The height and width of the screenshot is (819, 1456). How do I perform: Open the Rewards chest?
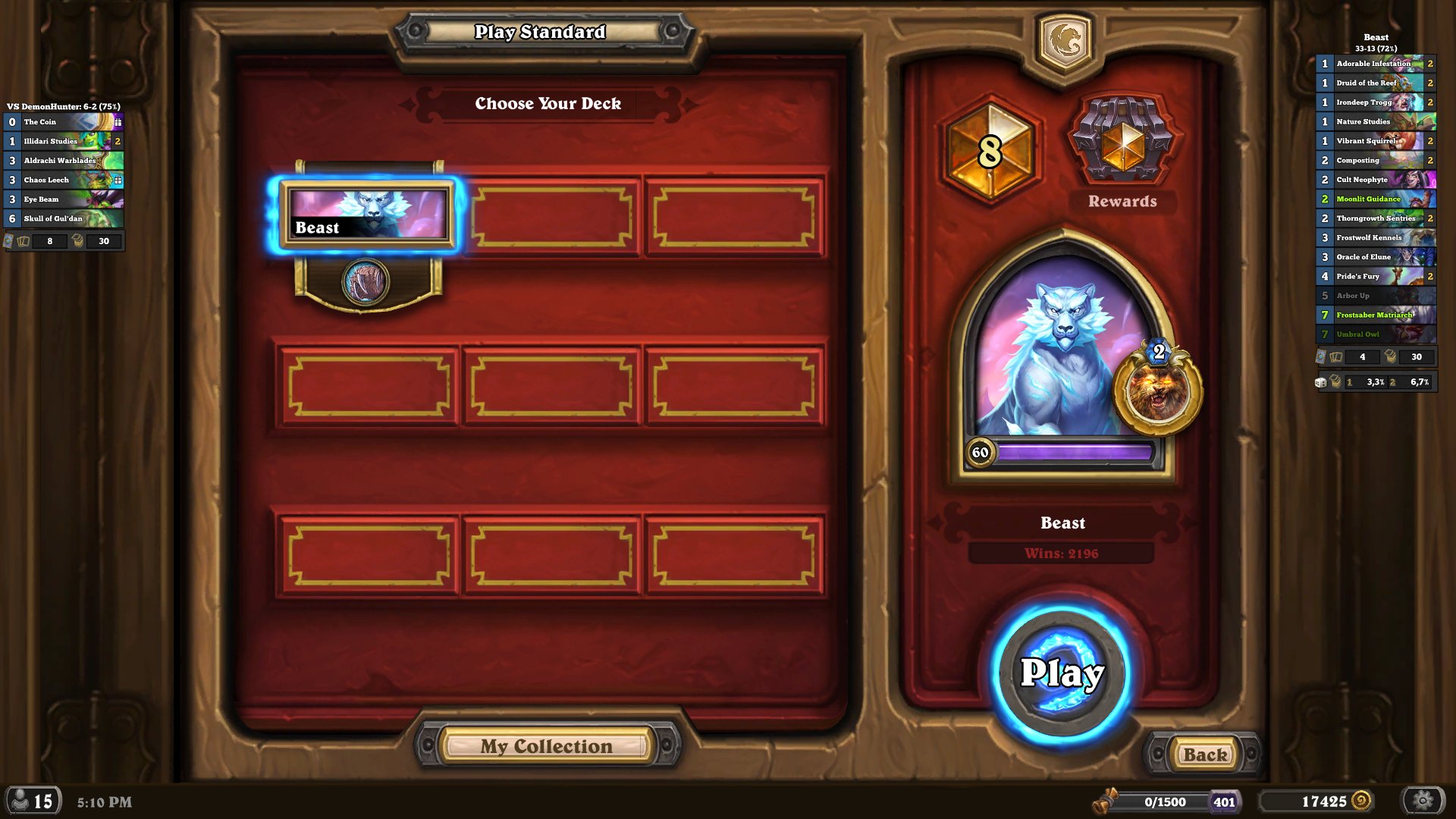coord(1122,141)
